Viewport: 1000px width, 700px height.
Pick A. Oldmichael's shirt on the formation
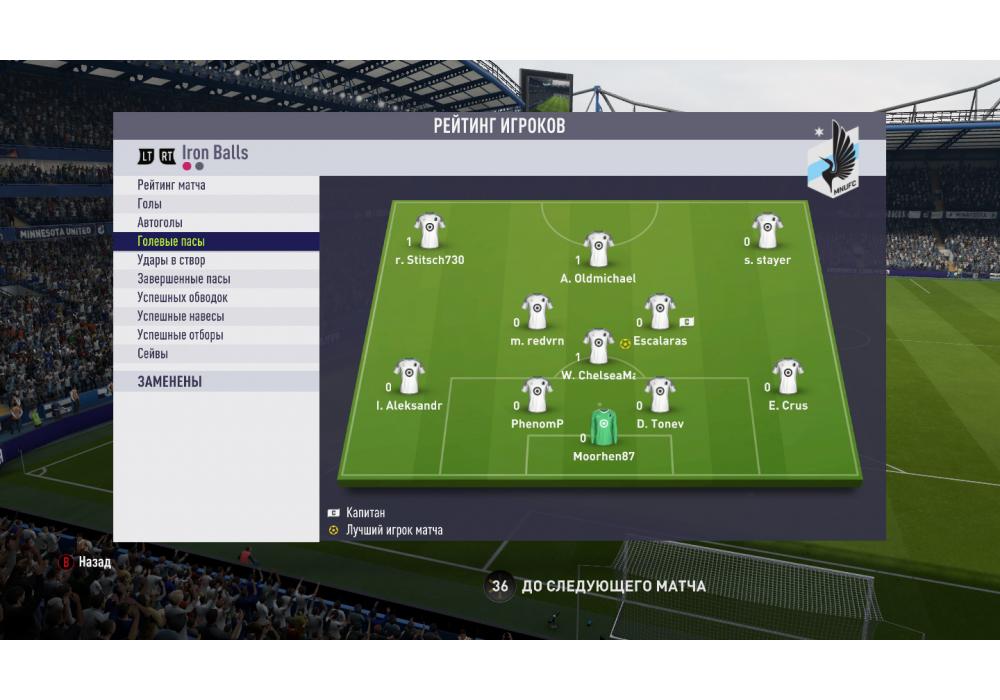598,250
